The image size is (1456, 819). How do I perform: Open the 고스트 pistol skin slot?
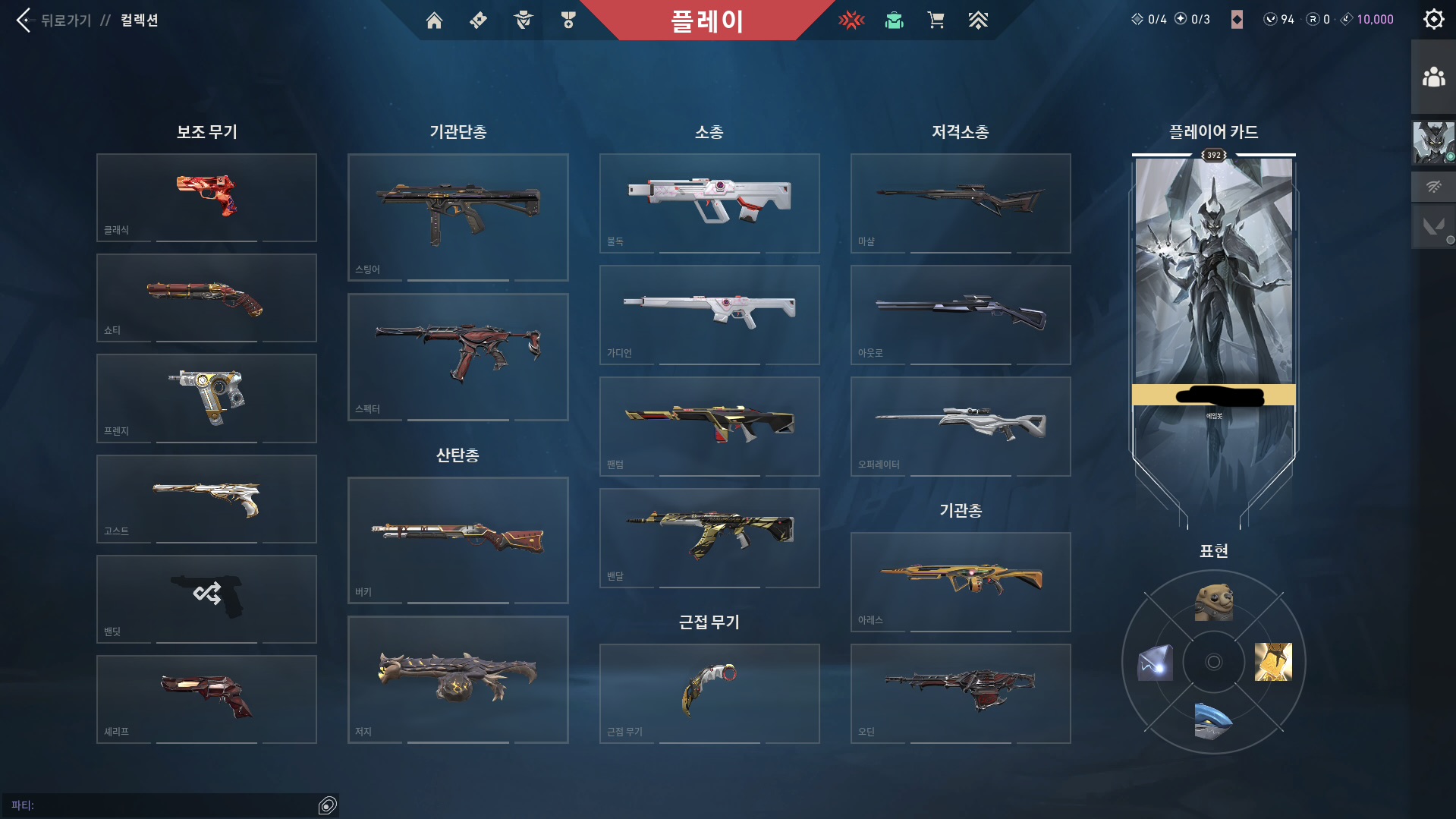(x=206, y=499)
